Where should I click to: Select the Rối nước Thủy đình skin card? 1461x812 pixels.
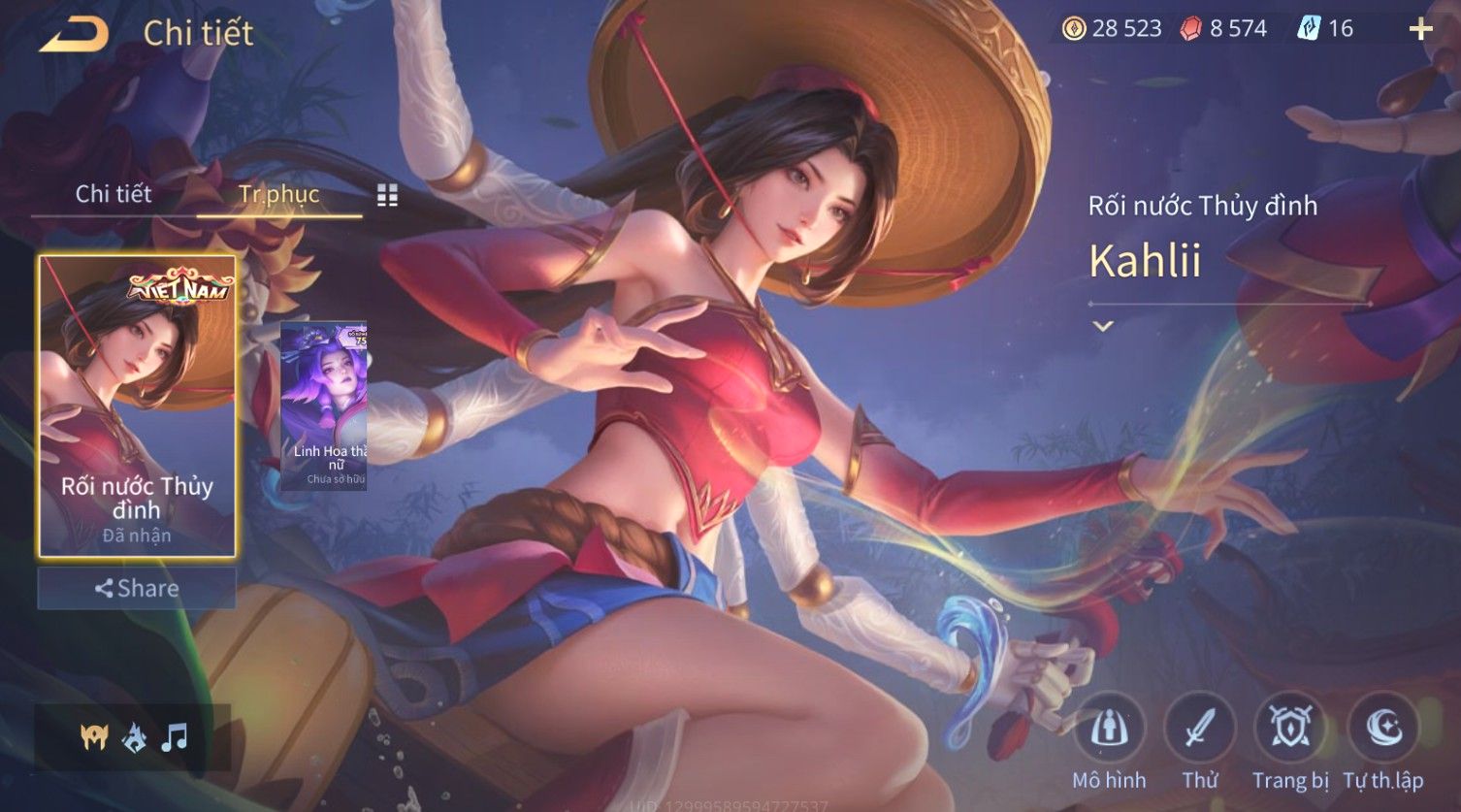tap(137, 406)
